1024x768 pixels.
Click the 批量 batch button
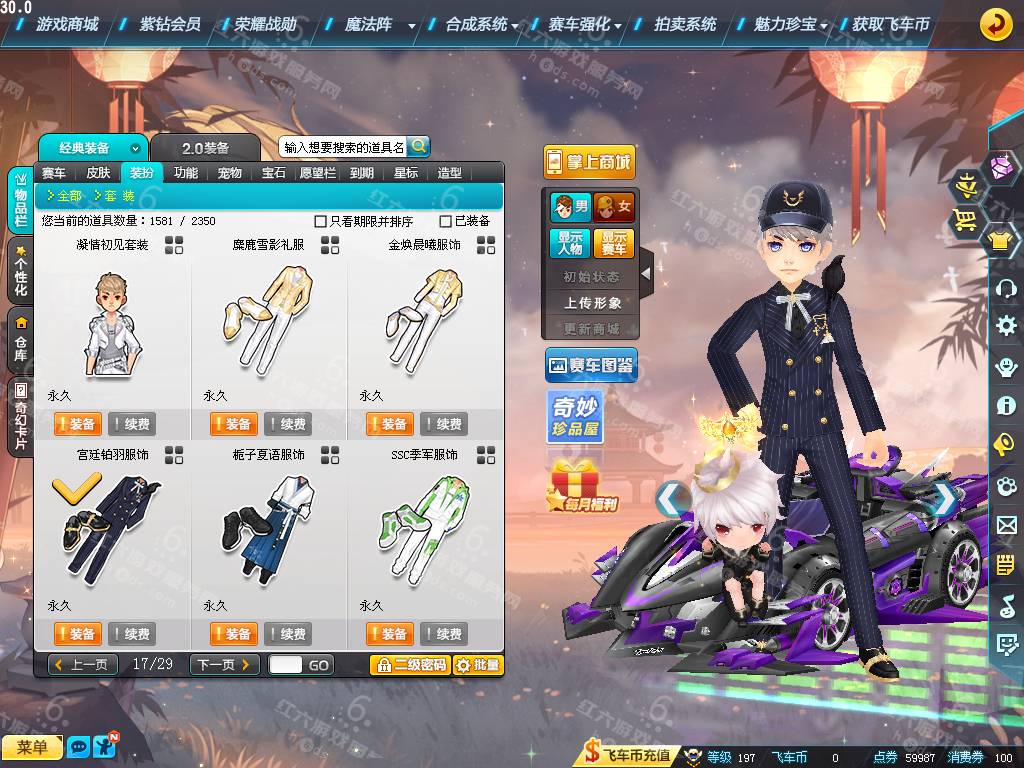click(477, 665)
